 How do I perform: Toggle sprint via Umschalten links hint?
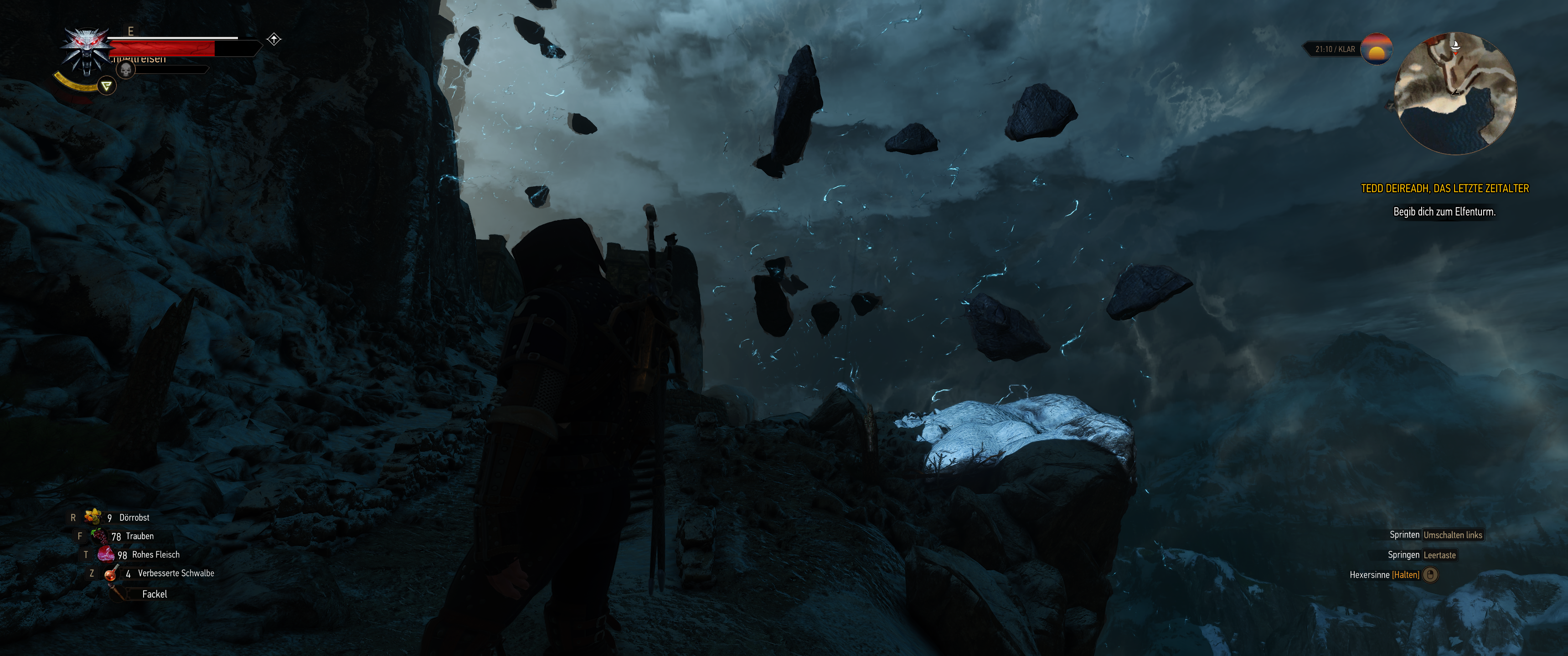point(1454,535)
